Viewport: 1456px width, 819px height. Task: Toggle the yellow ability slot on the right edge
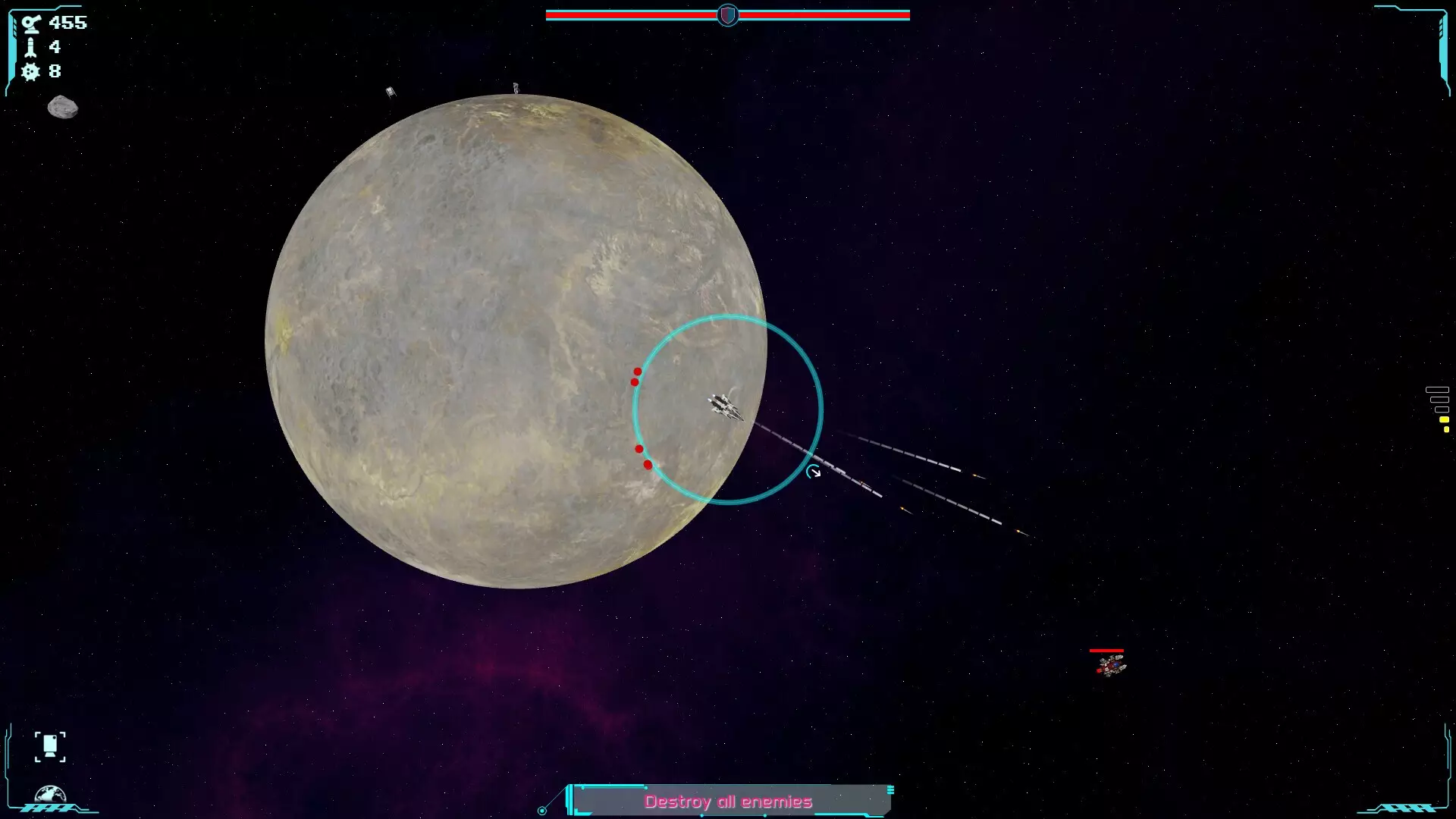coord(1444,419)
